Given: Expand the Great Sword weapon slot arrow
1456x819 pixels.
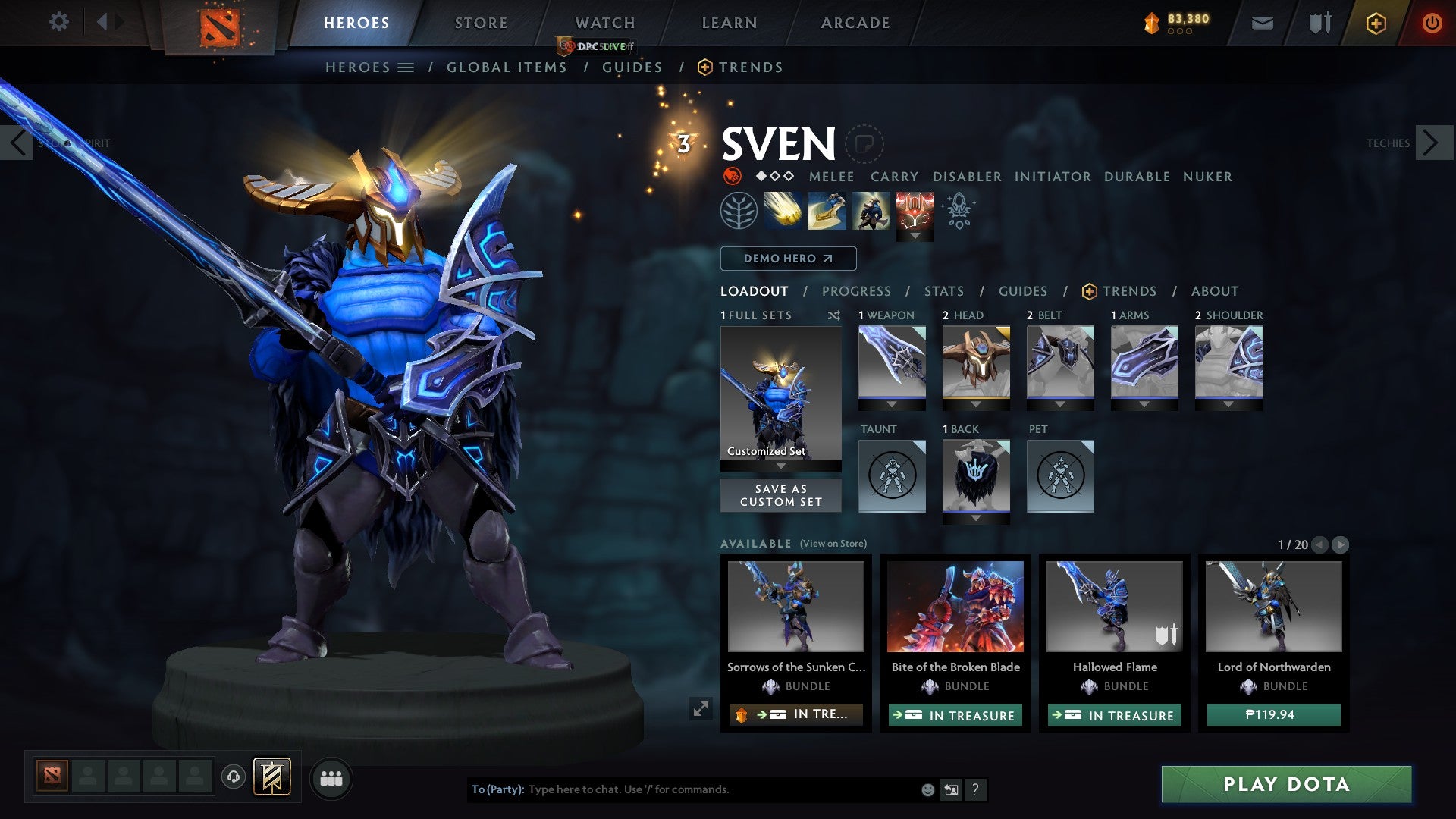Looking at the screenshot, I should [891, 403].
